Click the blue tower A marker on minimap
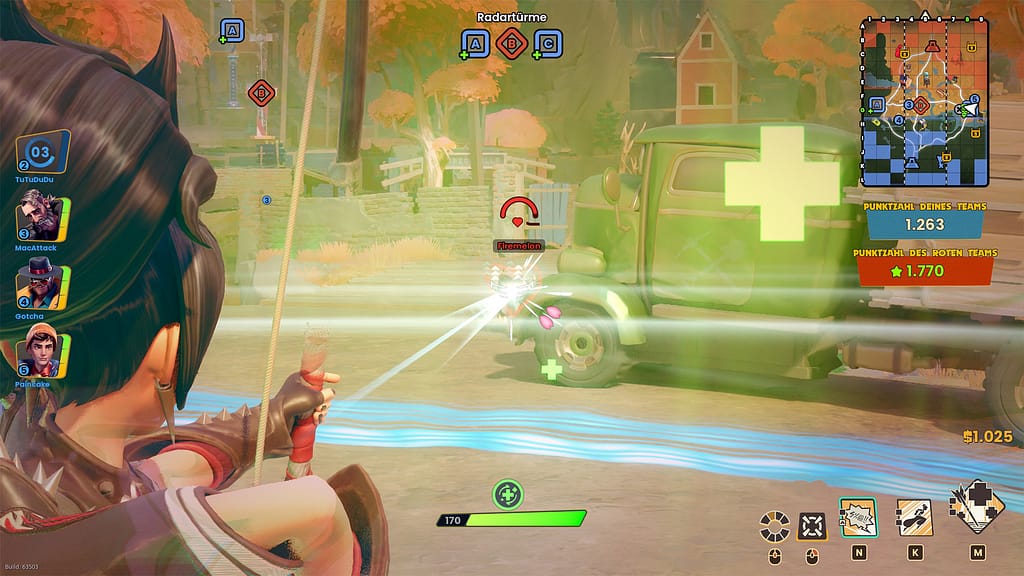 coord(877,104)
